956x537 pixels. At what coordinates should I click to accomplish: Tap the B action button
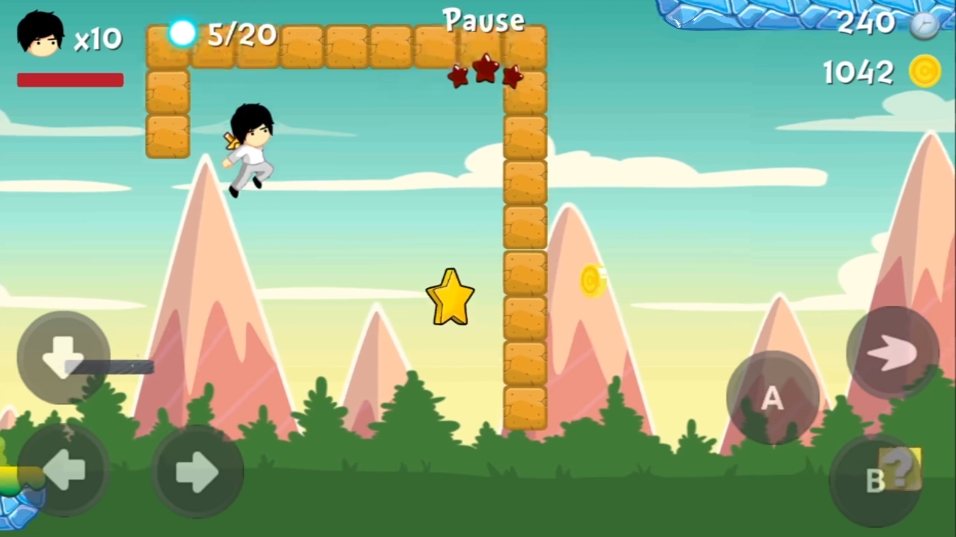coord(875,480)
